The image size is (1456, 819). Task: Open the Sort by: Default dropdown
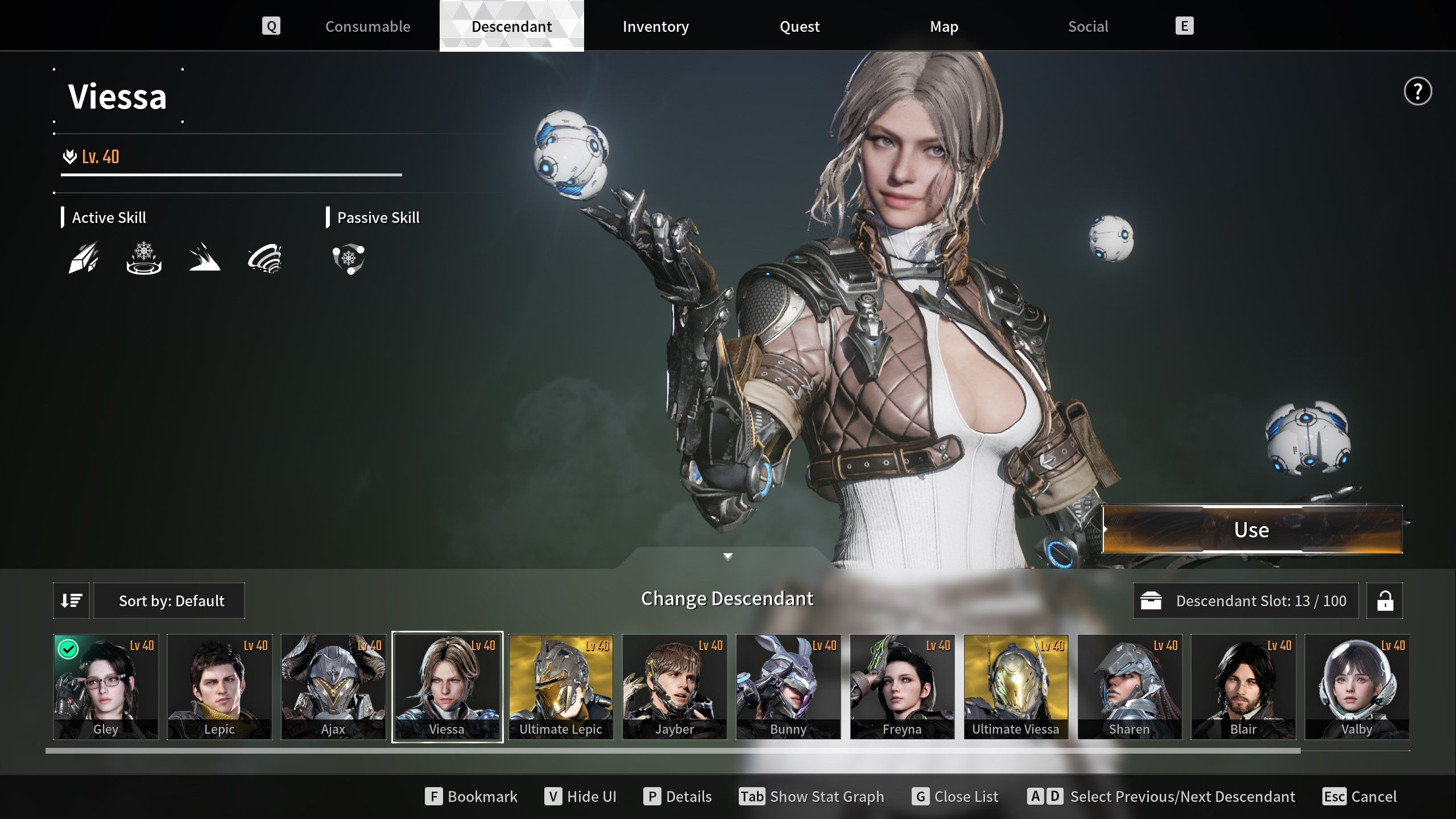click(x=169, y=601)
